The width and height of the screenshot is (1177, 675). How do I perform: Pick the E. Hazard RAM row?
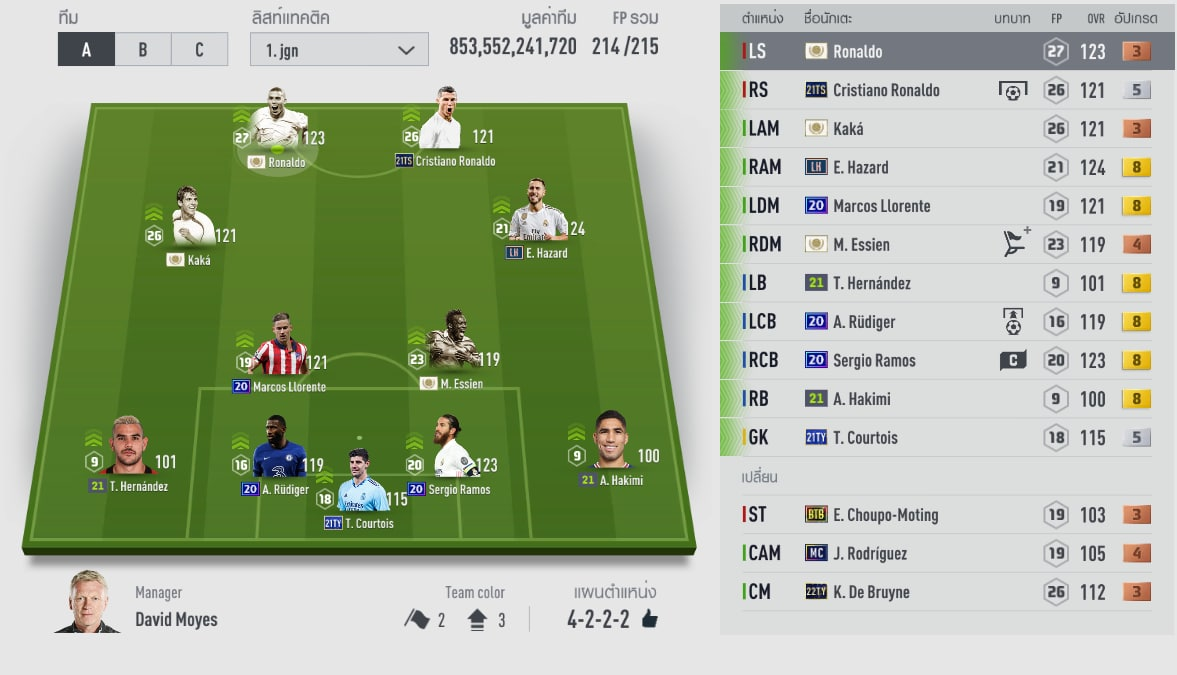tap(946, 167)
